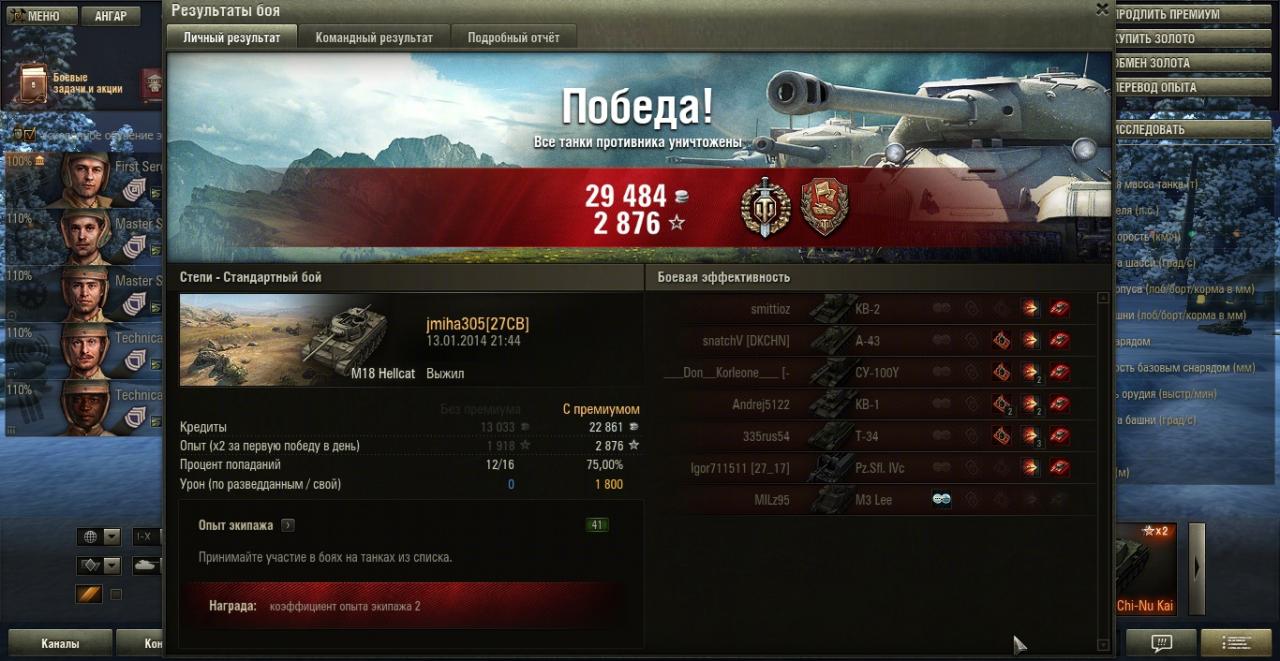Go to the Ангар button

[x=111, y=16]
